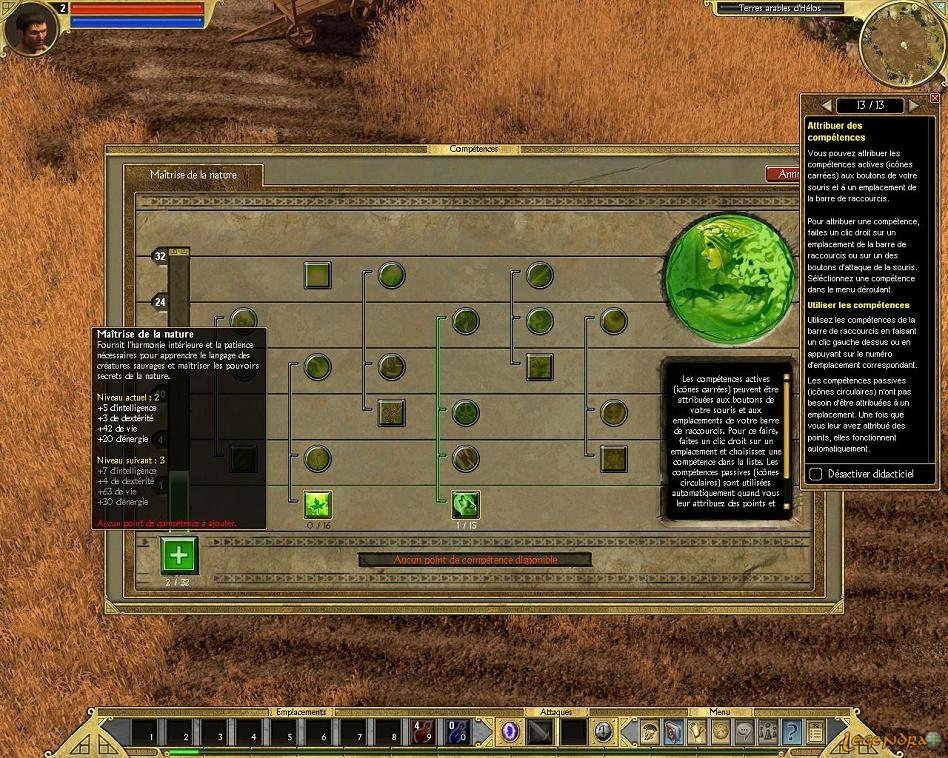Add a point to Maîtrise de la nature
948x758 pixels.
(x=179, y=555)
